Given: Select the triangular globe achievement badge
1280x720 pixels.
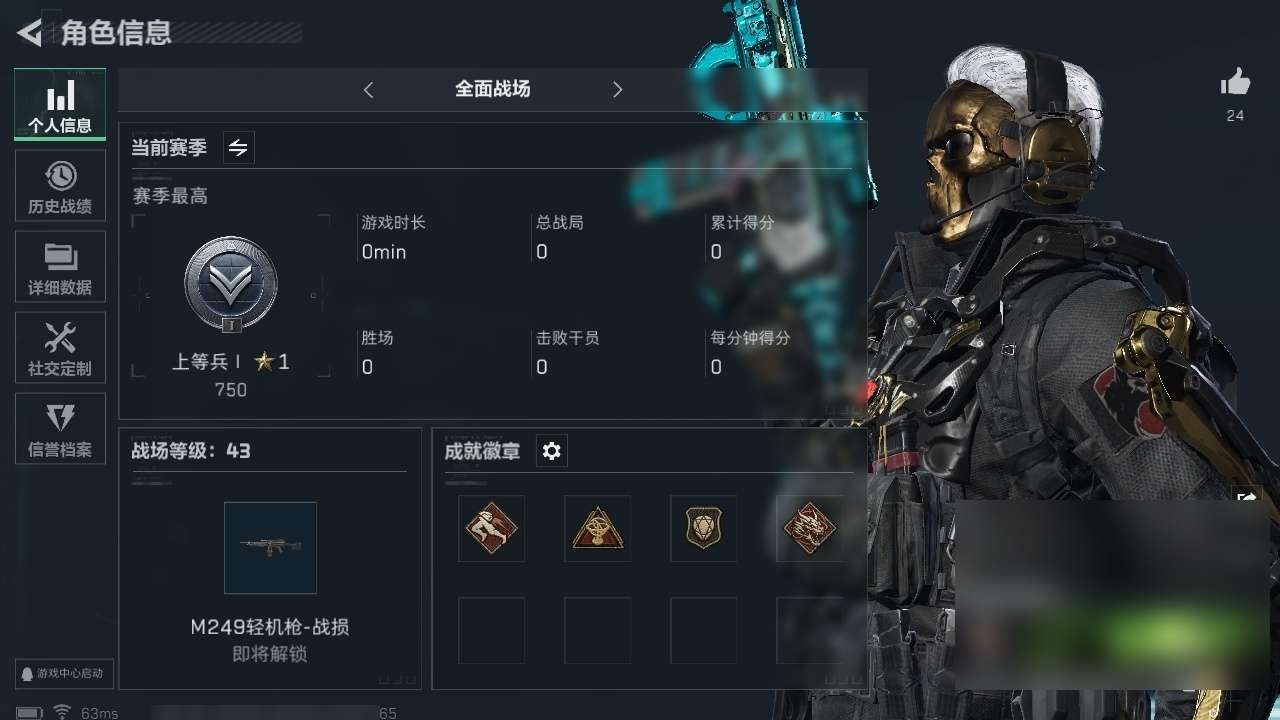Looking at the screenshot, I should (597, 528).
